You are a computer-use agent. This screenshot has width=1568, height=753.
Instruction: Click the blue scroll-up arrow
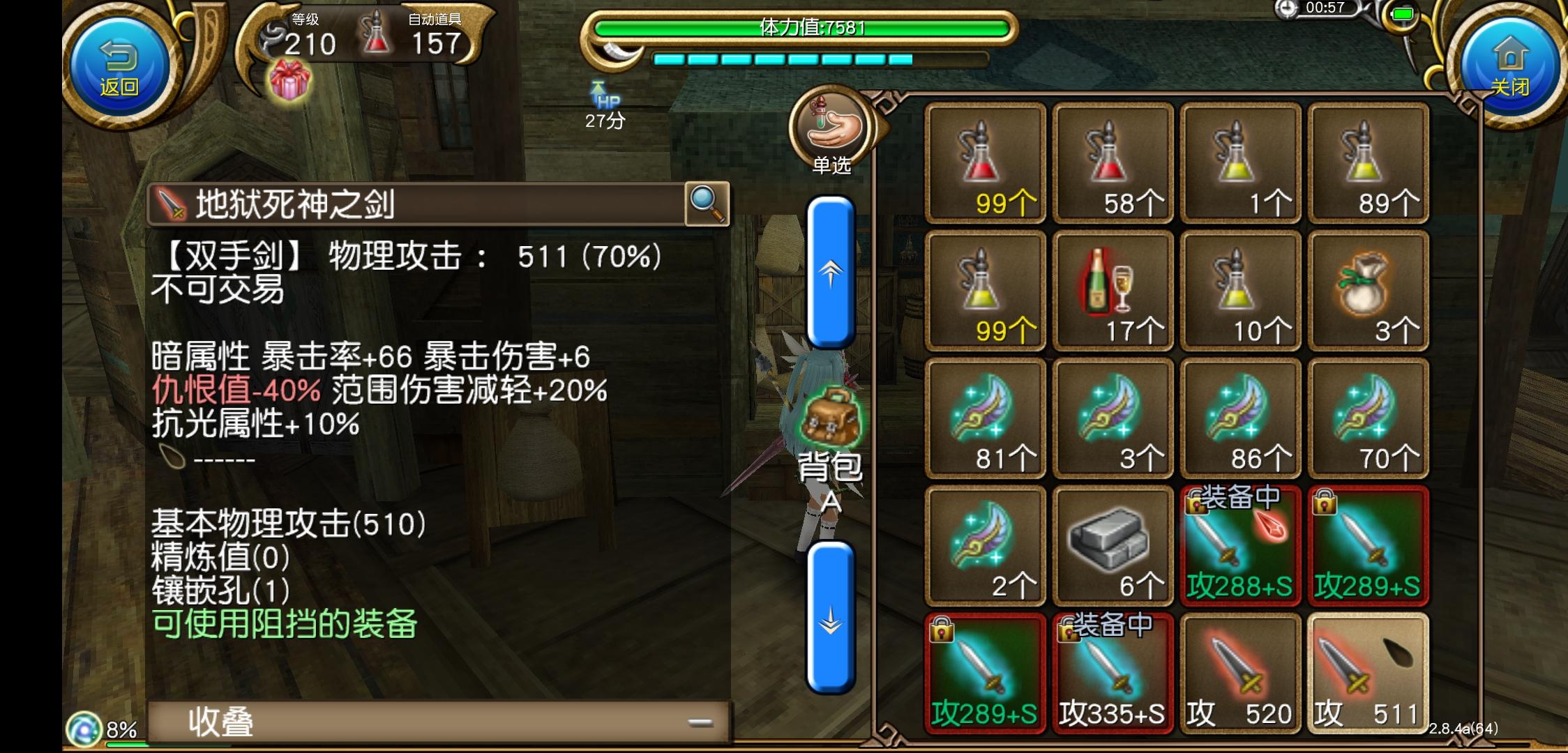tap(830, 275)
